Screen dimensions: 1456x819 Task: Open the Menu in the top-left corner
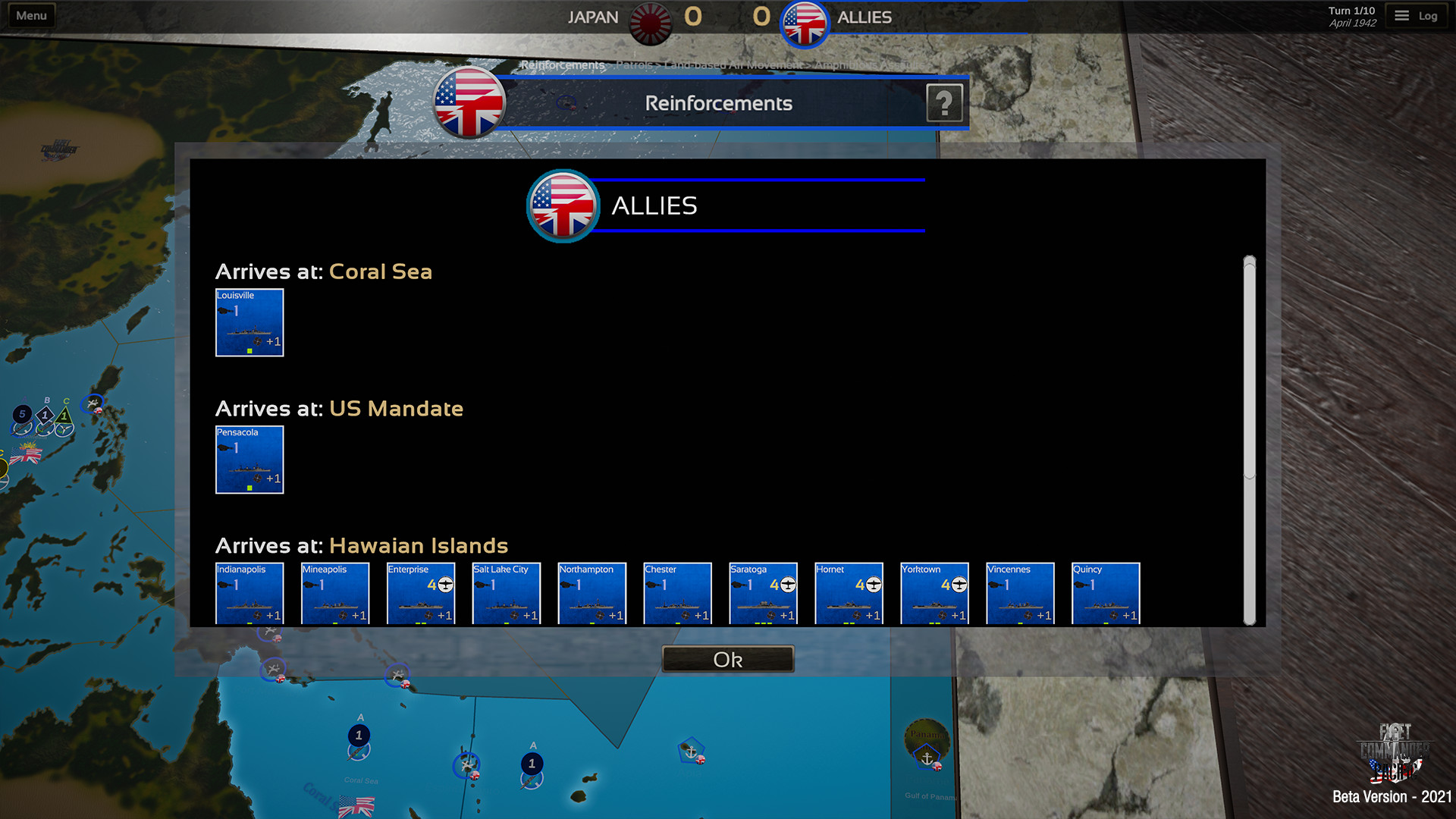pos(30,14)
